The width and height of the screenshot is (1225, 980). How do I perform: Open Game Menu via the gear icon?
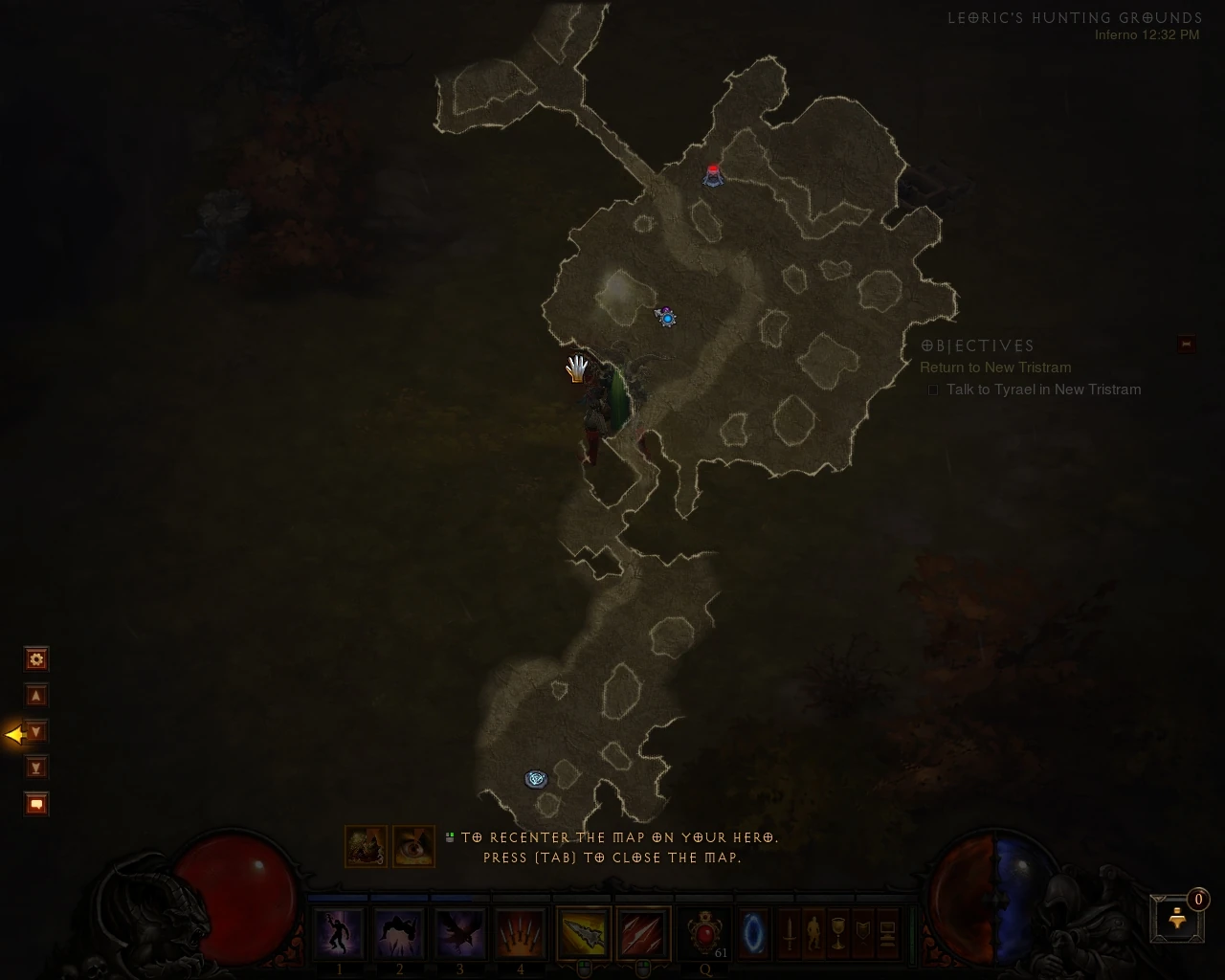point(35,659)
